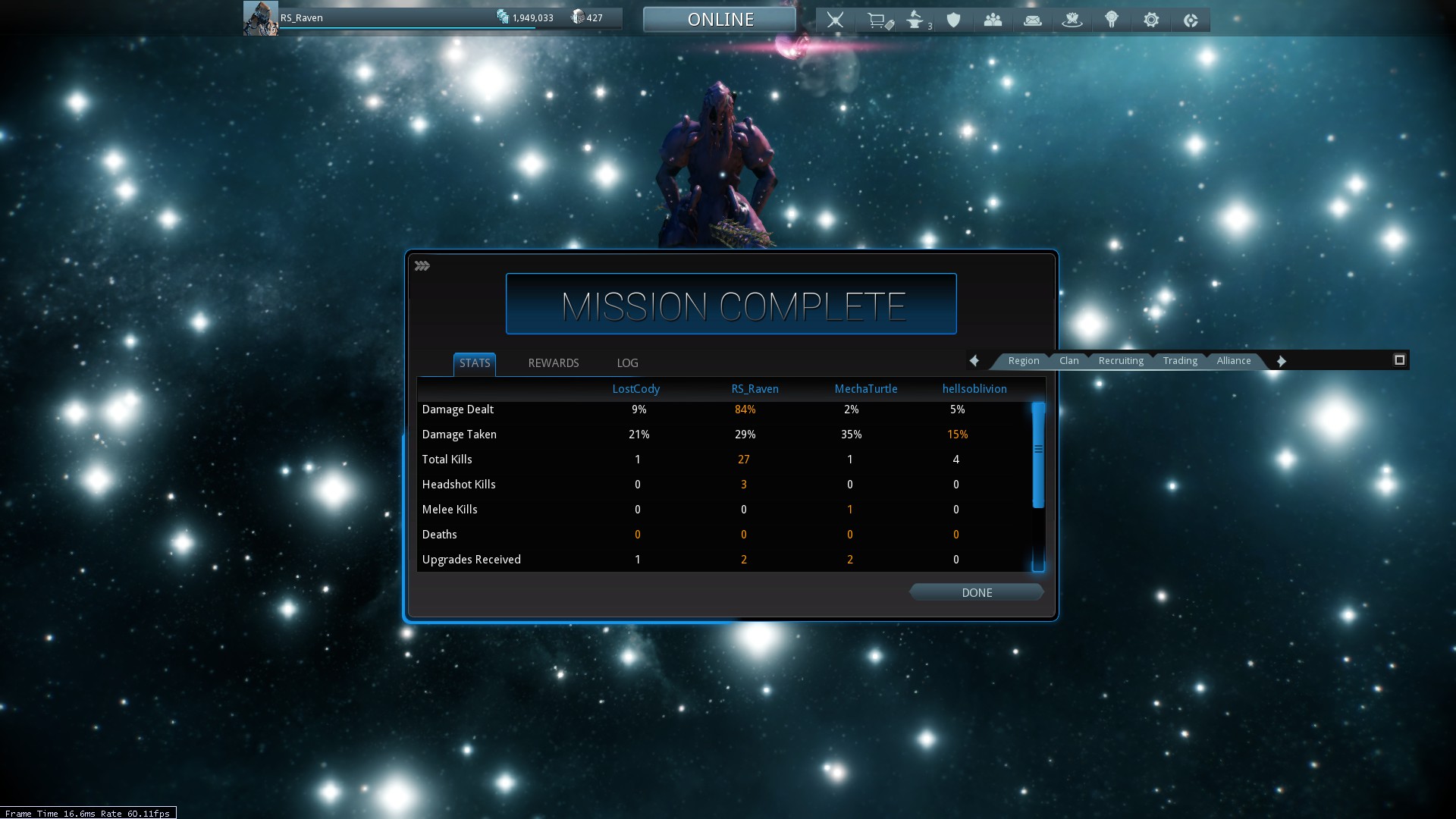Select the Alliance chat tab
Screen dimensions: 1456x819
point(1233,361)
